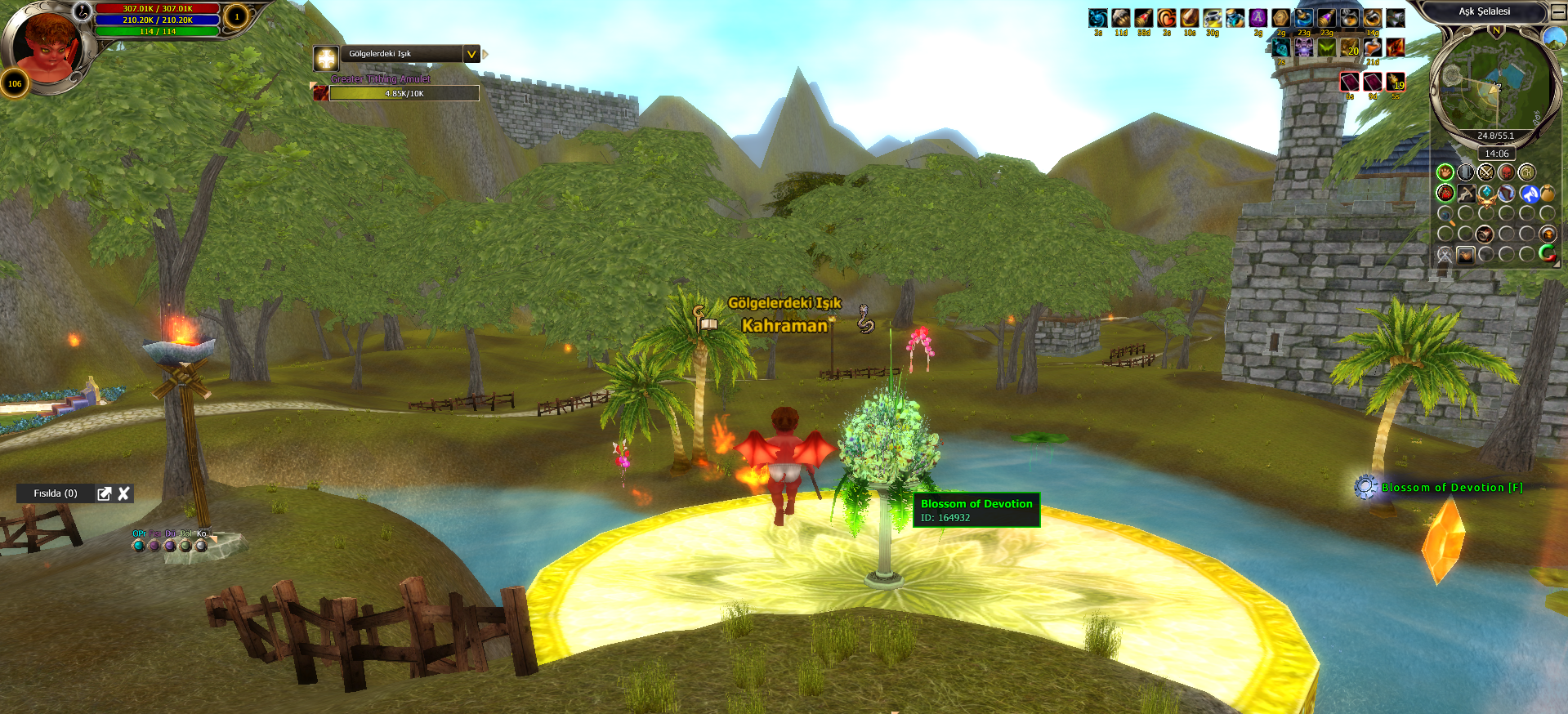Click the Greater Tithing Amulet progress icon
This screenshot has width=1568, height=714.
(321, 93)
